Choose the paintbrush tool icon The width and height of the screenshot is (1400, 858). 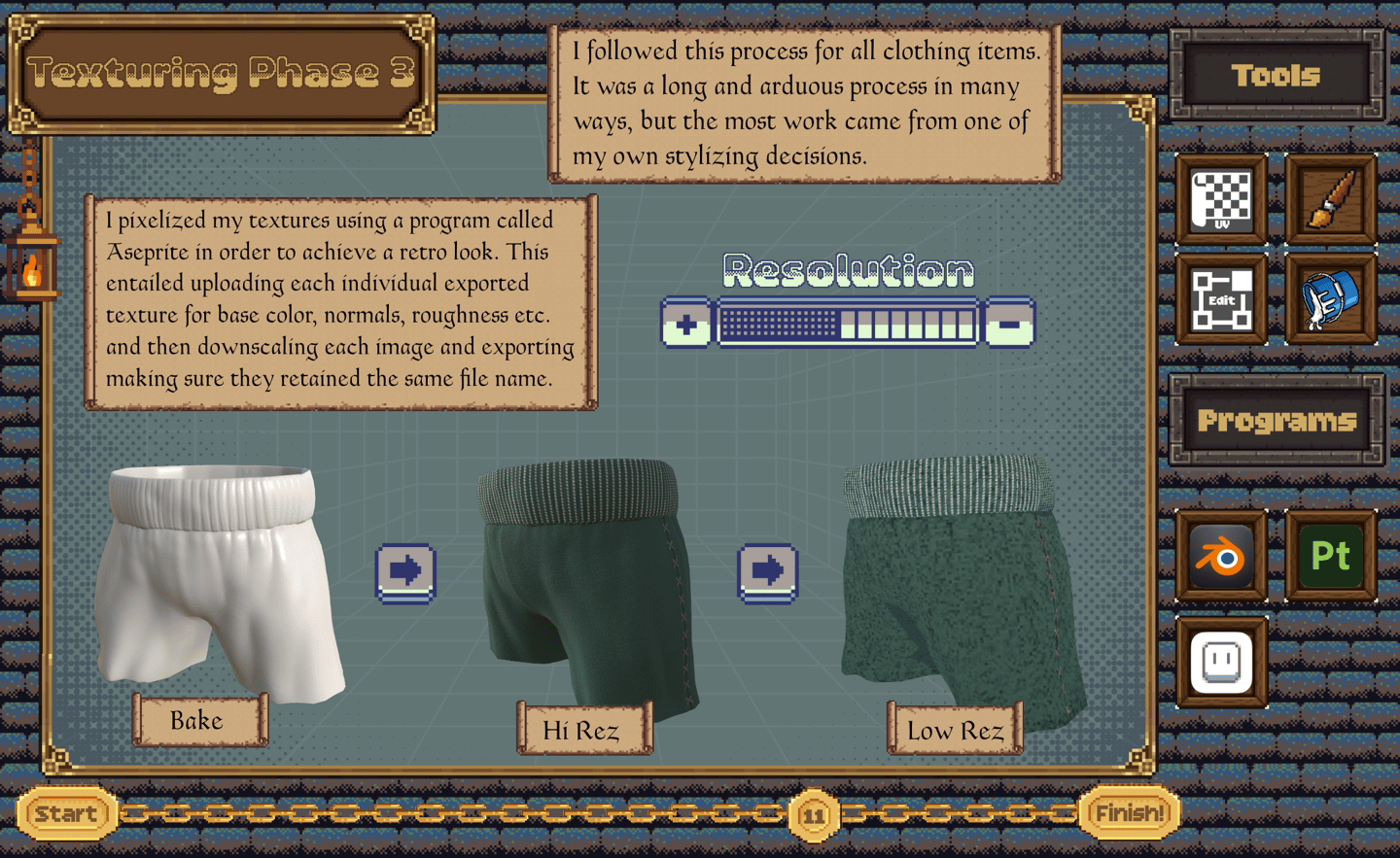click(x=1331, y=199)
